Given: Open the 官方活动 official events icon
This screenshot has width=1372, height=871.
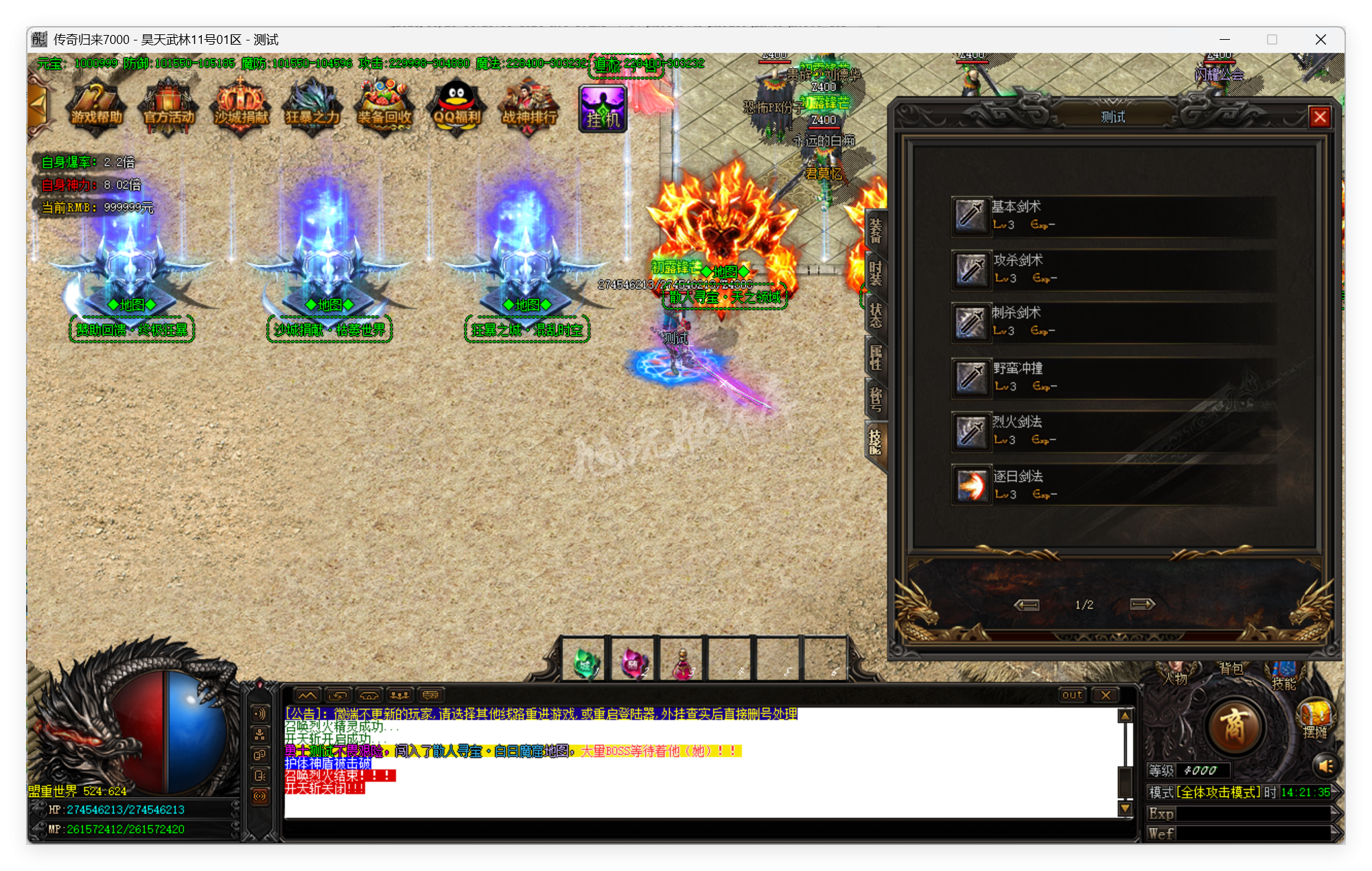Looking at the screenshot, I should click(x=169, y=108).
